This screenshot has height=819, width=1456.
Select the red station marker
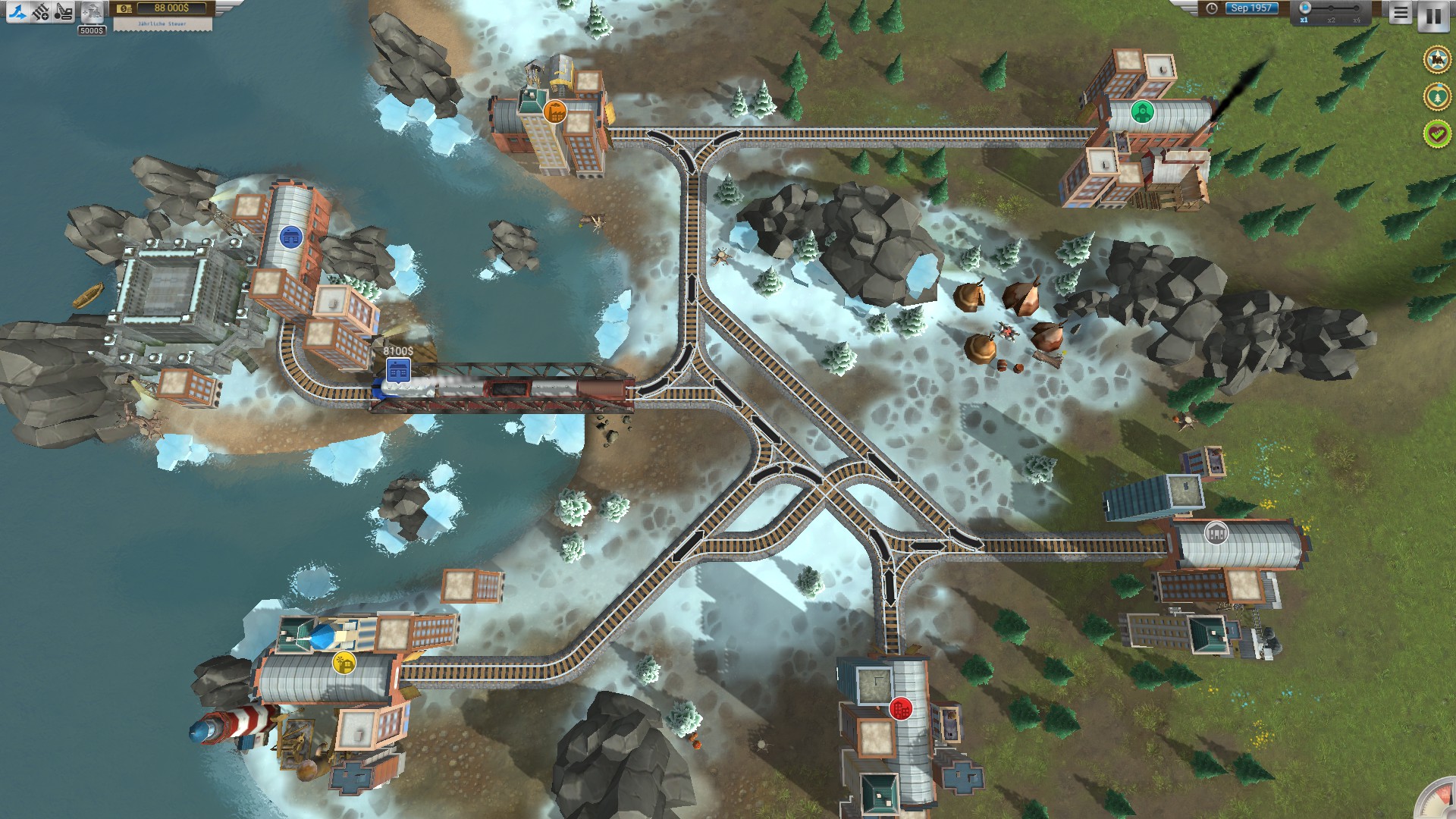click(900, 709)
